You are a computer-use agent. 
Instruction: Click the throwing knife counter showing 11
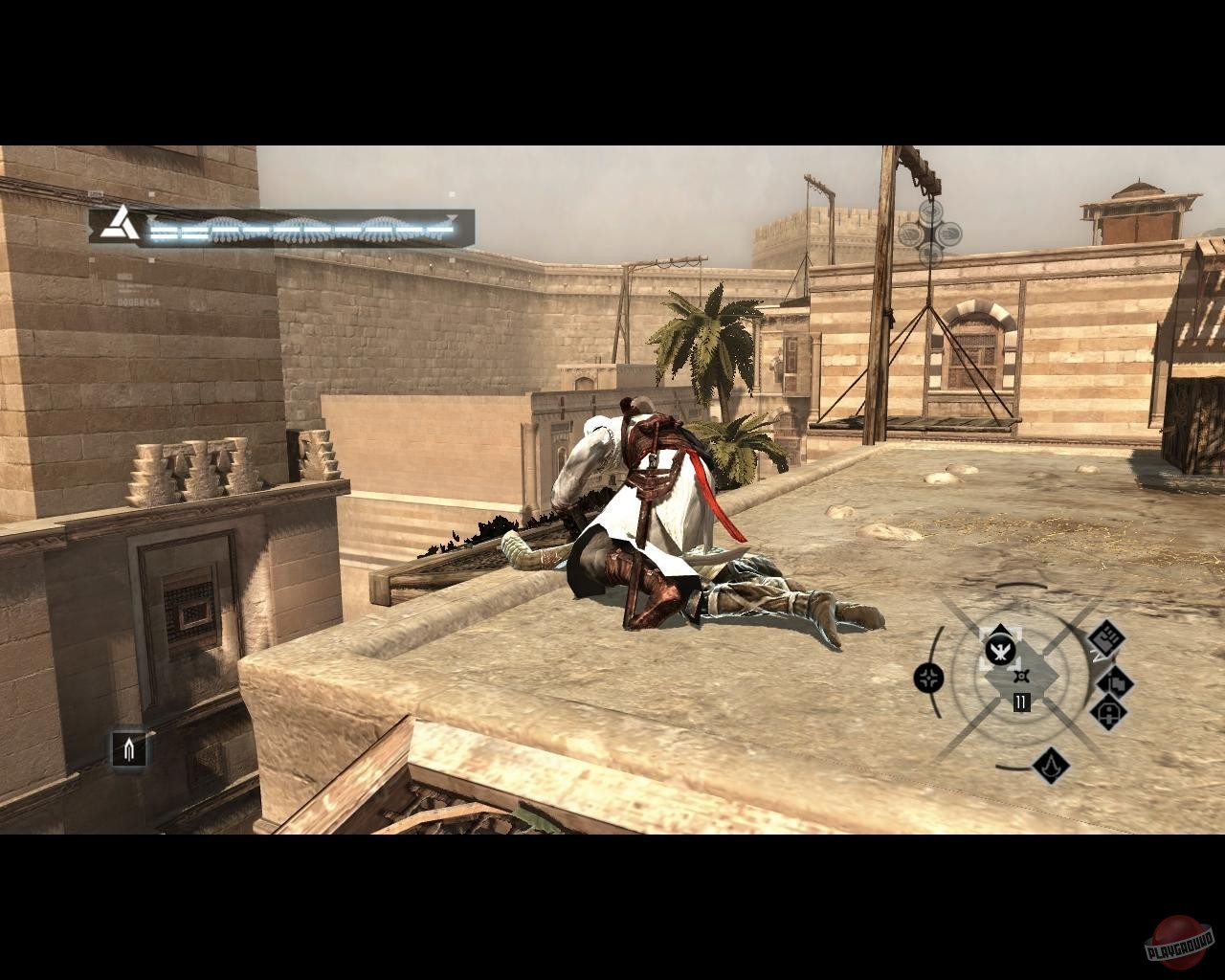(1020, 701)
